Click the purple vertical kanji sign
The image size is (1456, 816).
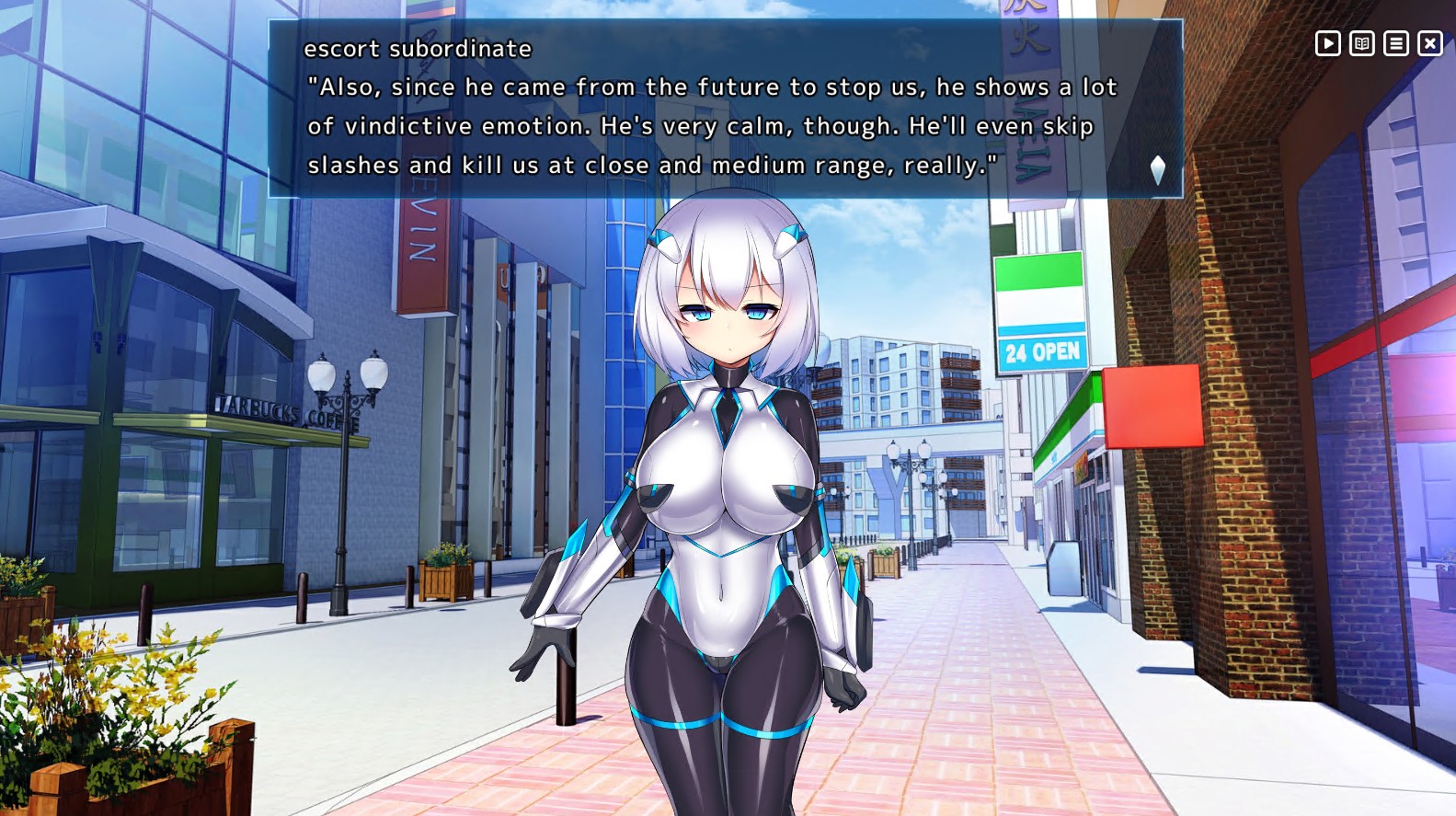pos(1031,92)
